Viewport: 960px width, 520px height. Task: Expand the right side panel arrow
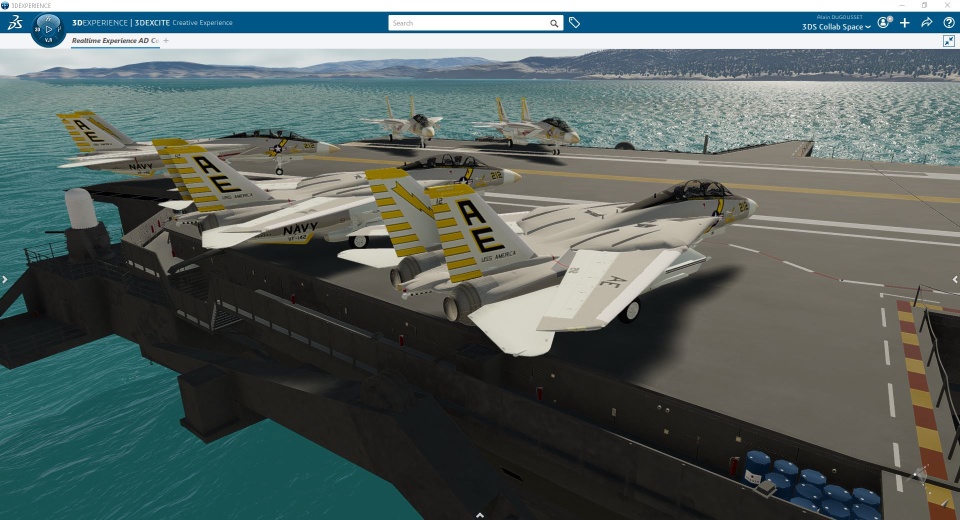(x=955, y=280)
